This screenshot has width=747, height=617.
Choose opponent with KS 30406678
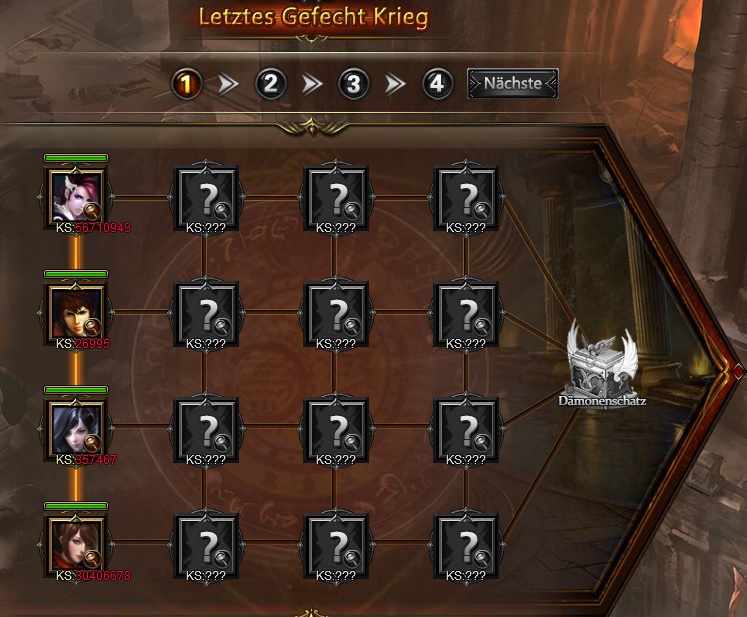(x=76, y=543)
